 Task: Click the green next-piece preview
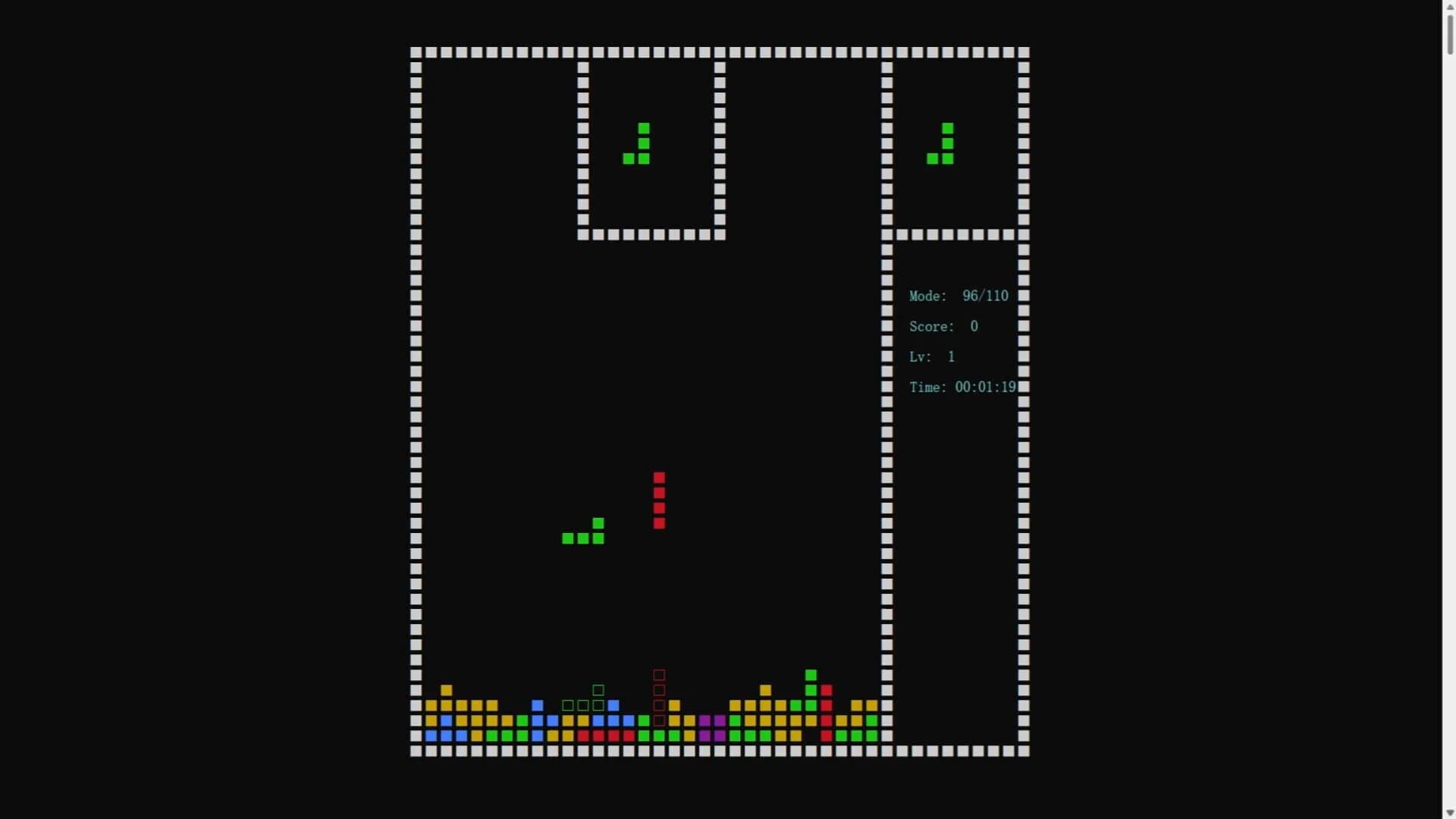pos(940,144)
